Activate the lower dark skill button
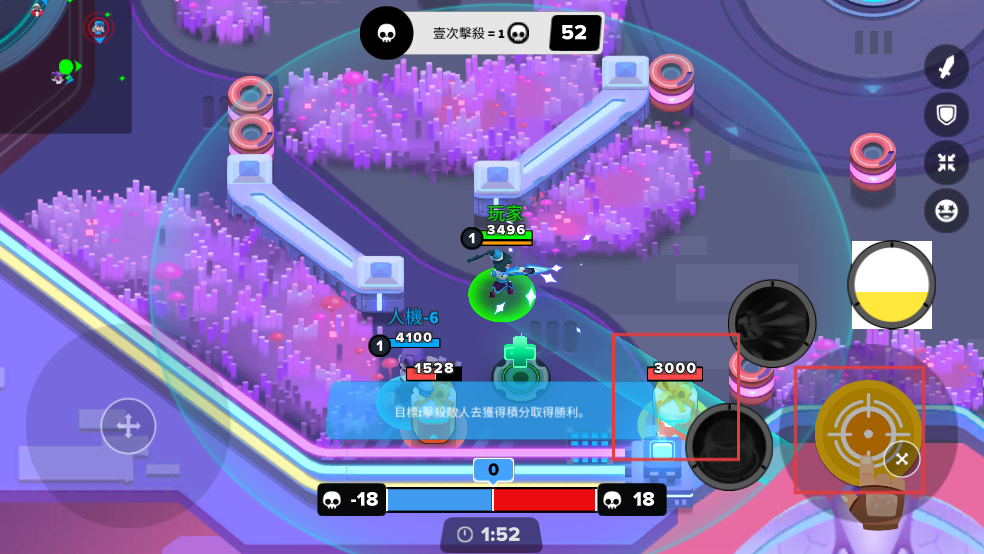 730,445
